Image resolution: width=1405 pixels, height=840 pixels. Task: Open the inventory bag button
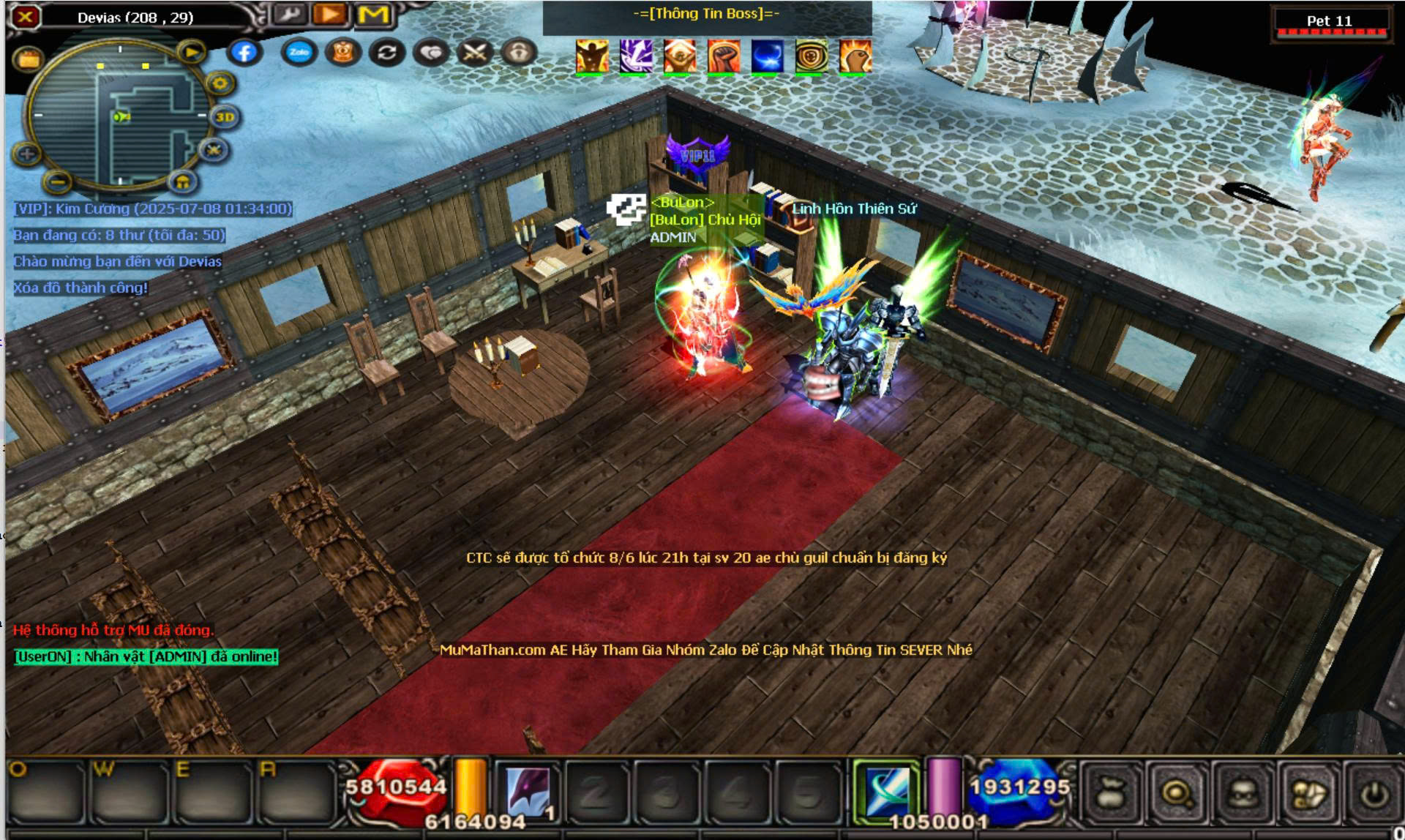click(x=1111, y=793)
